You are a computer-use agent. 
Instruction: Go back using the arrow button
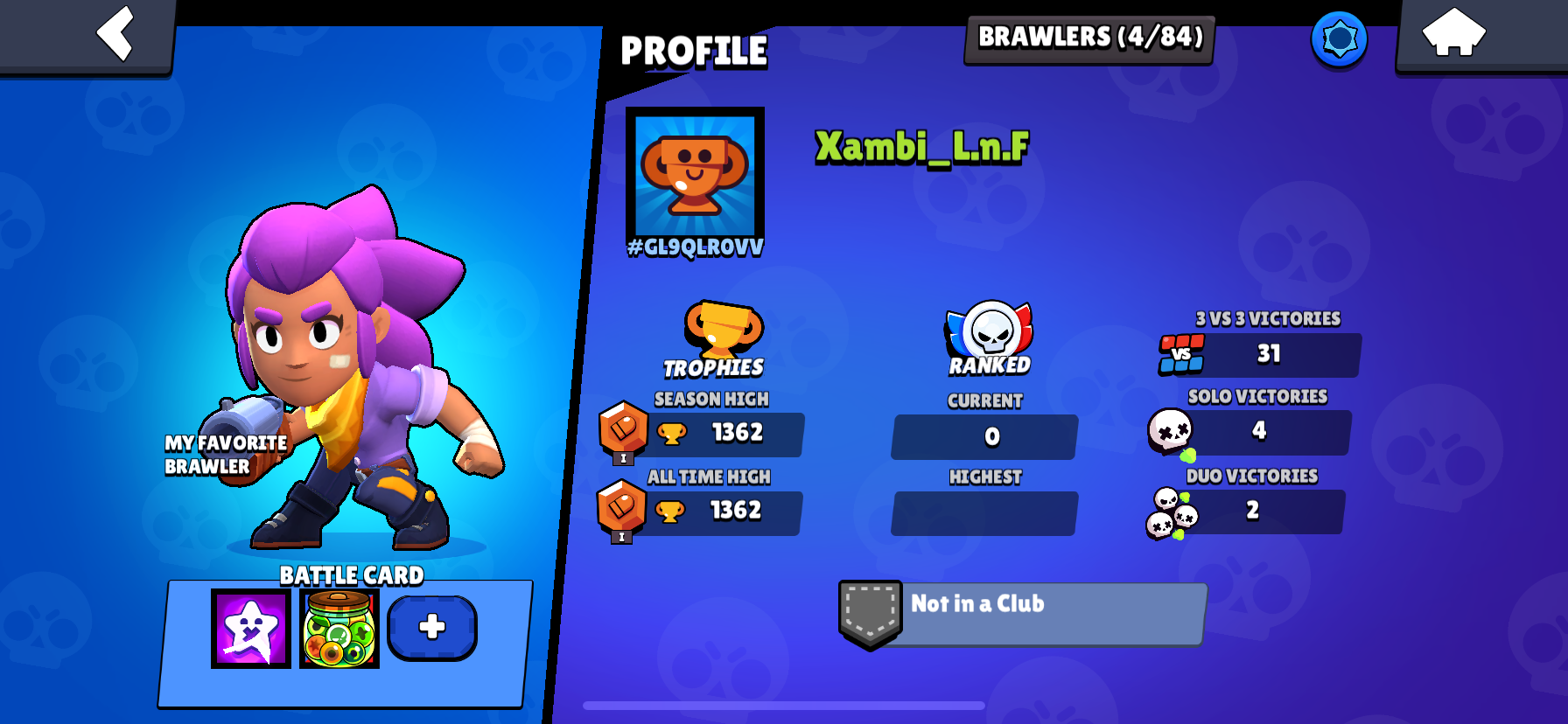coord(112,33)
